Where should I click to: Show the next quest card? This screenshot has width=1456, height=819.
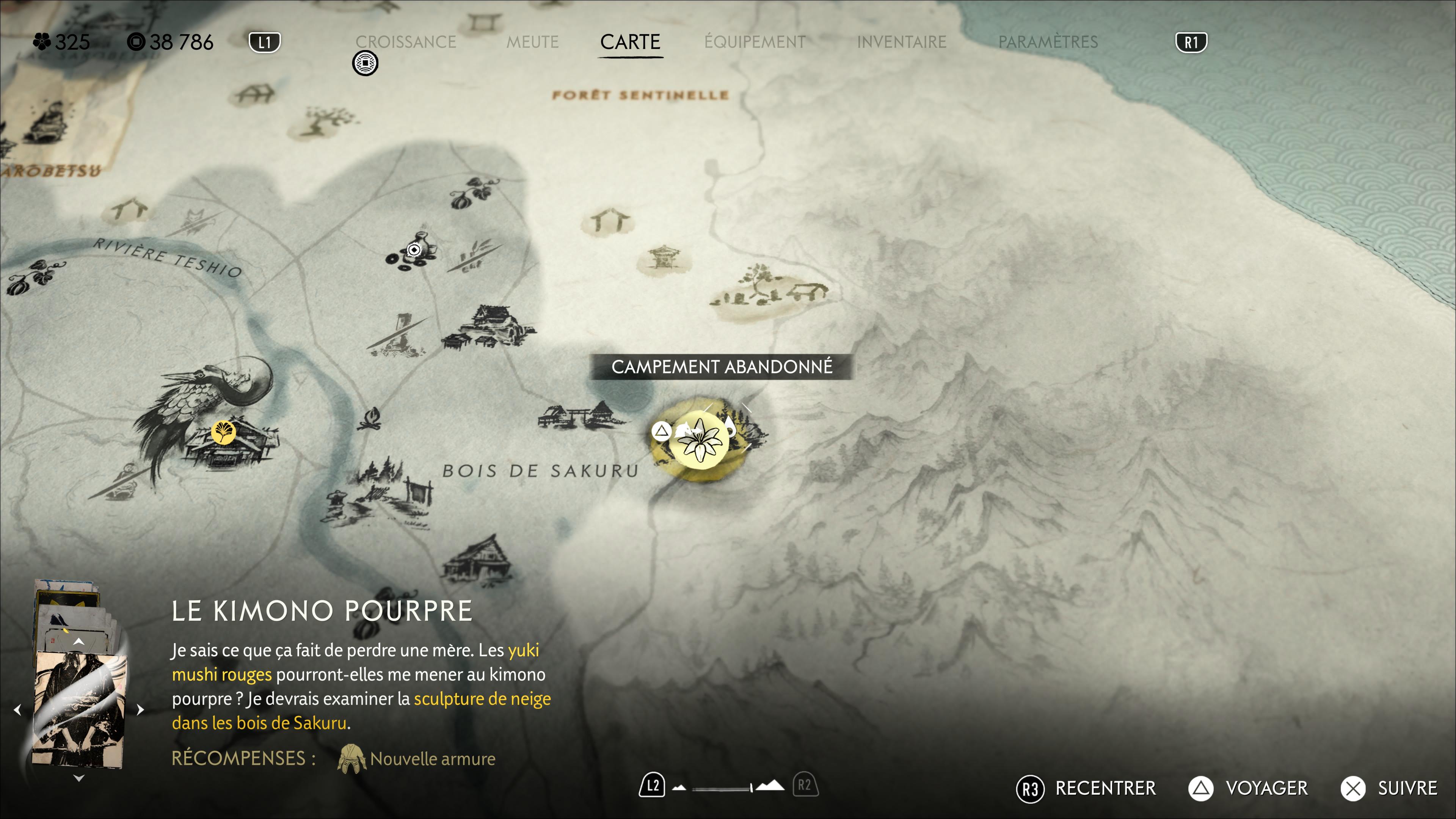(140, 710)
